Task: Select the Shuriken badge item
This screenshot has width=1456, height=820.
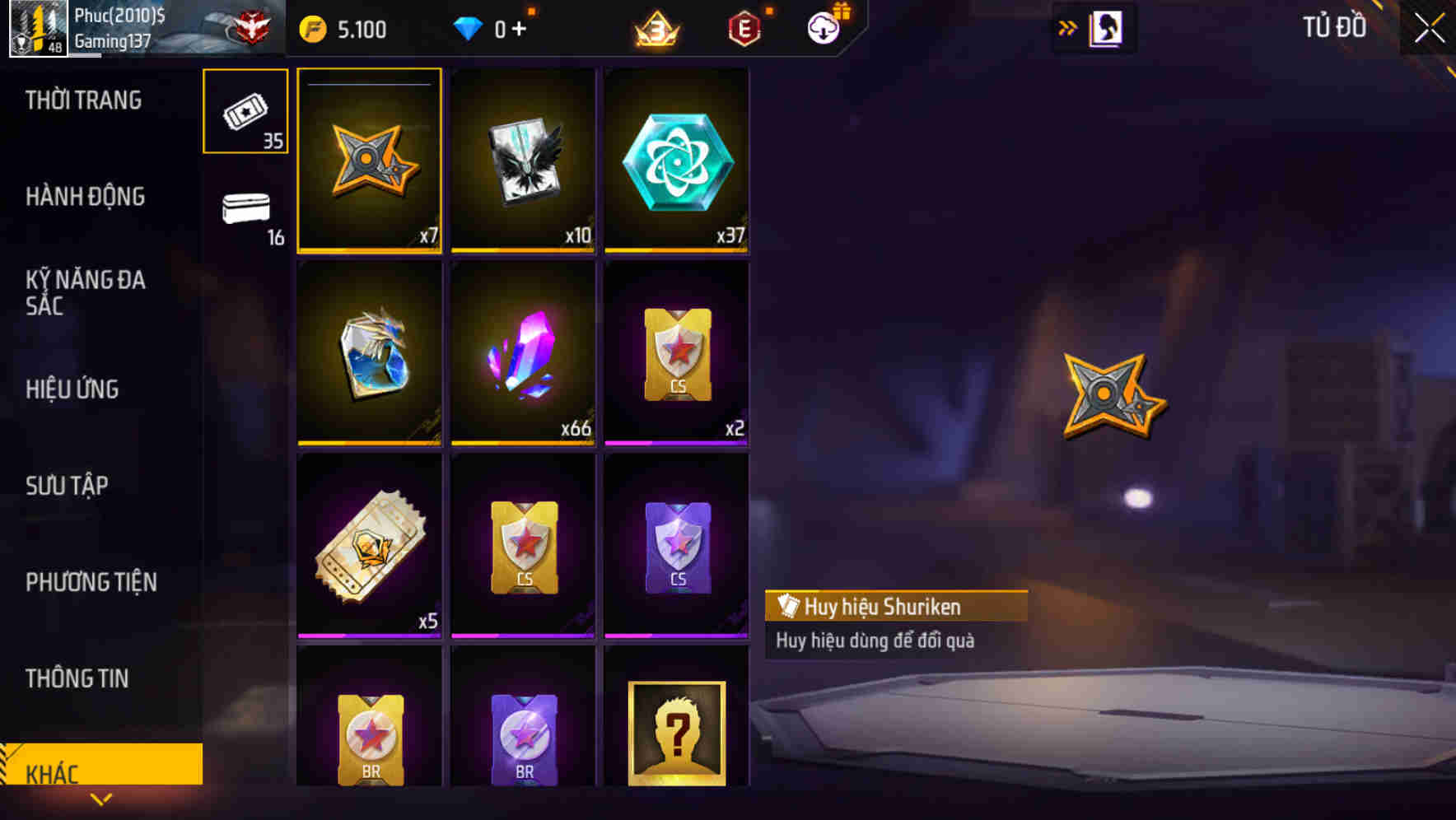Action: point(368,159)
